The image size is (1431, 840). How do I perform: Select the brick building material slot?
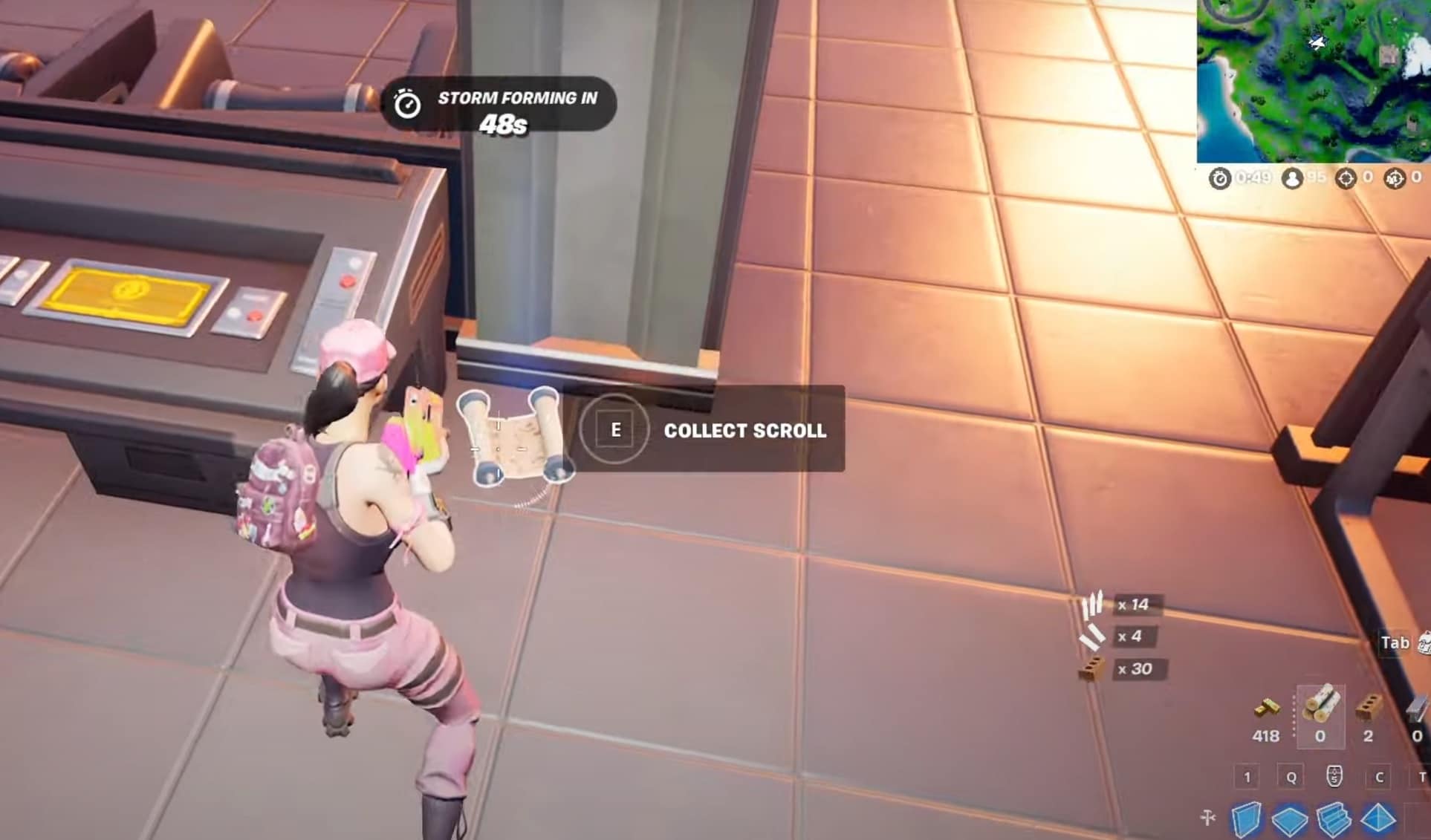pyautogui.click(x=1368, y=711)
